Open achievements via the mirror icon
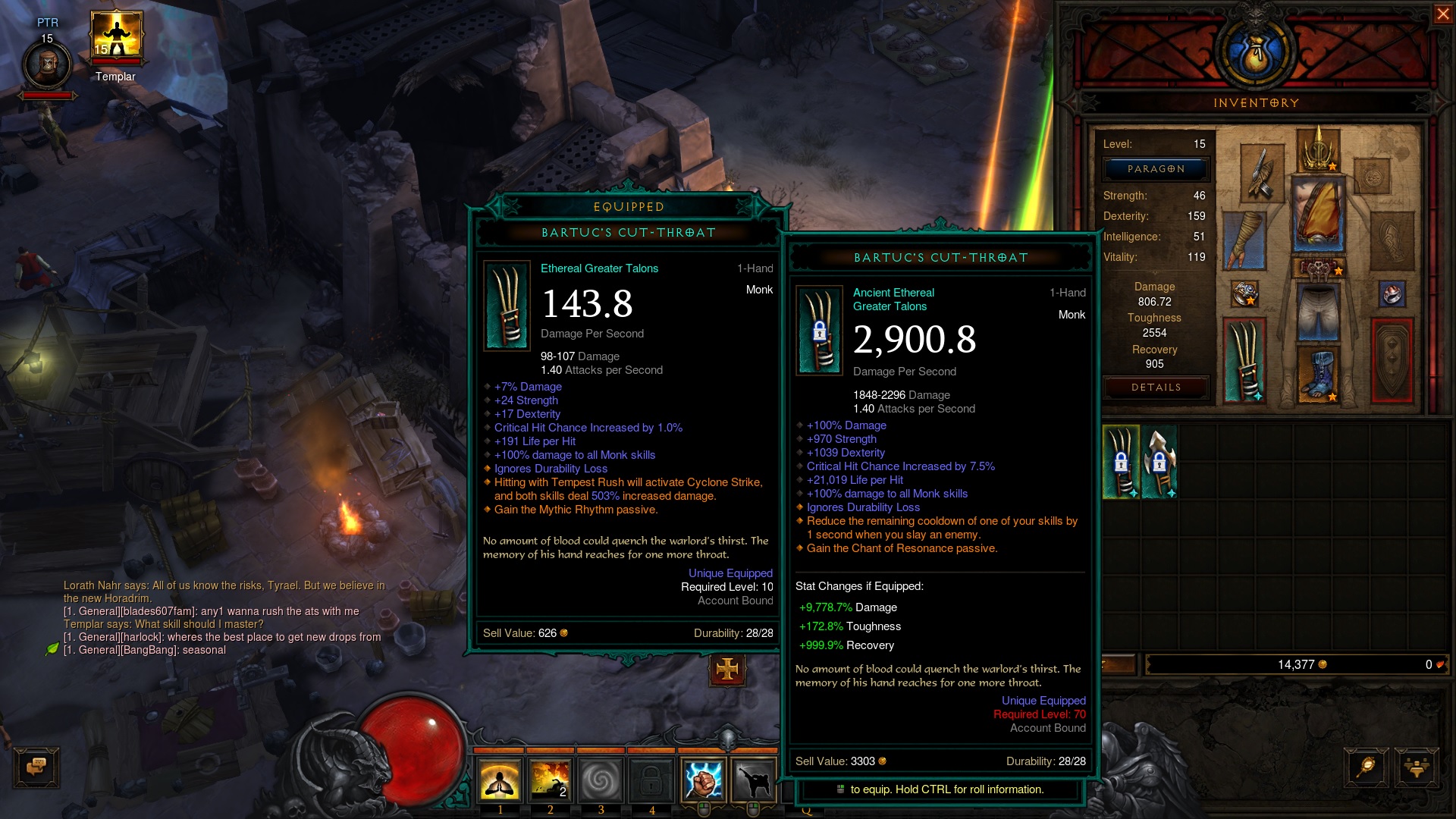Image resolution: width=1456 pixels, height=819 pixels. (x=1363, y=767)
